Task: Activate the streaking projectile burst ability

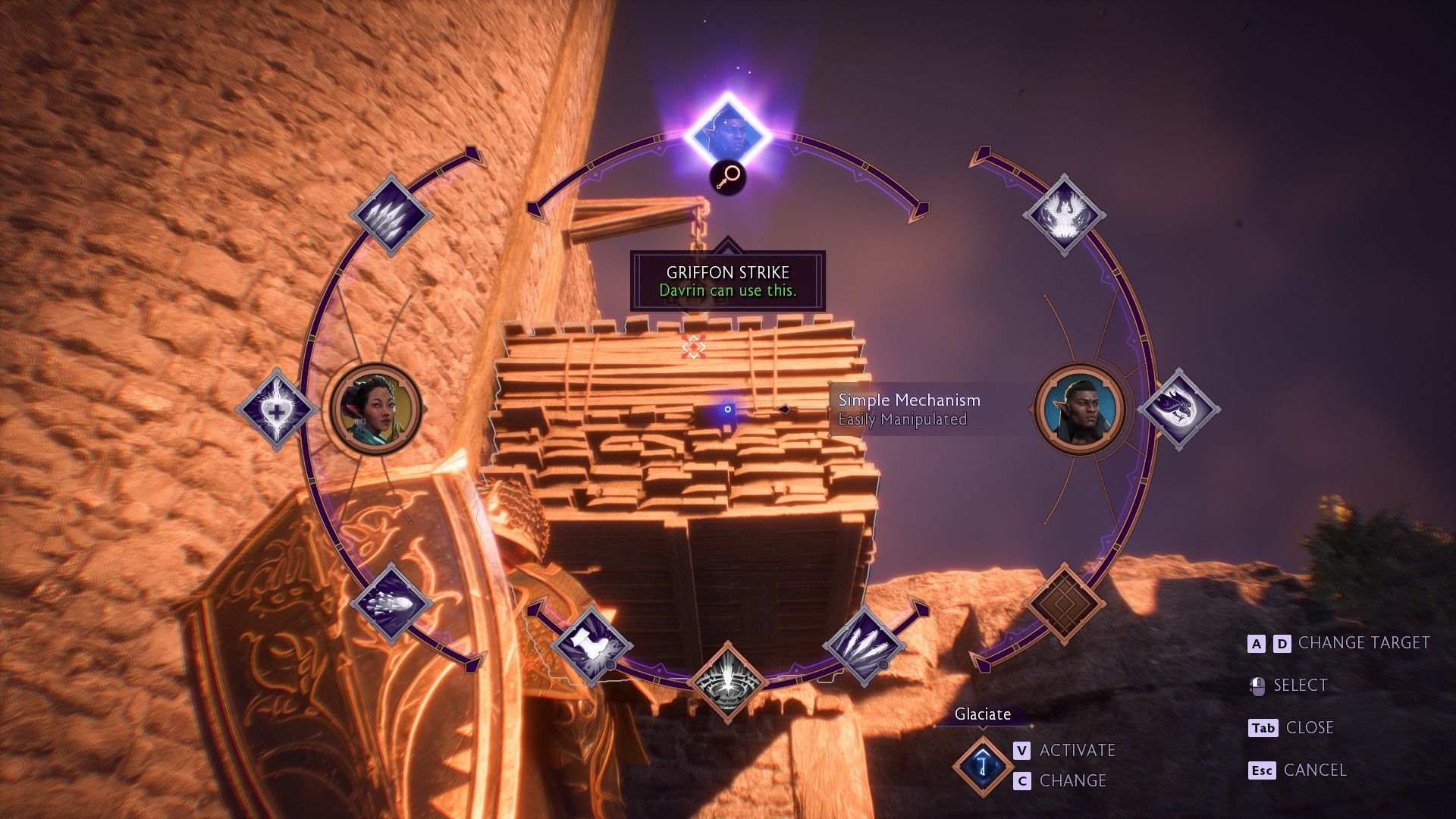Action: (391, 604)
